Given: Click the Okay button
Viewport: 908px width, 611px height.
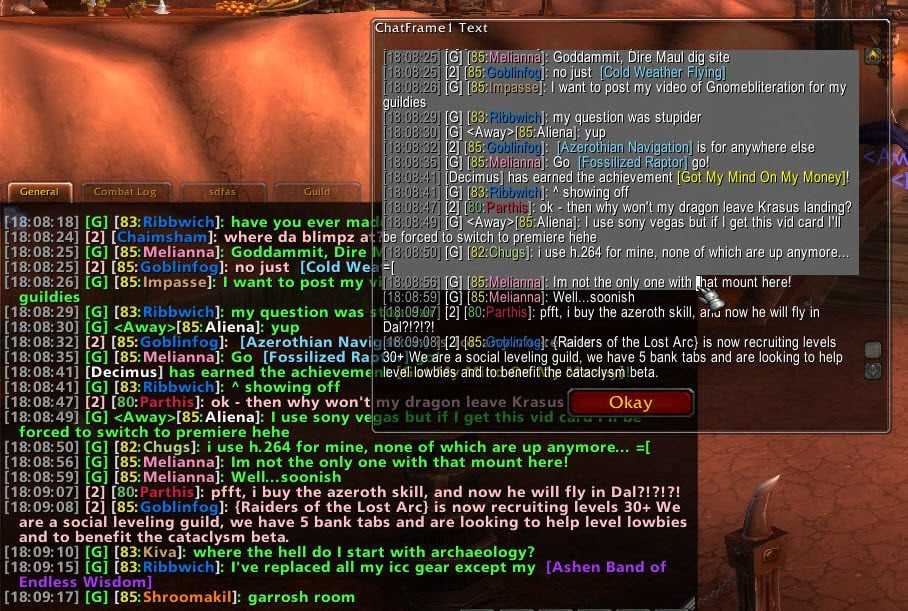Looking at the screenshot, I should 630,404.
